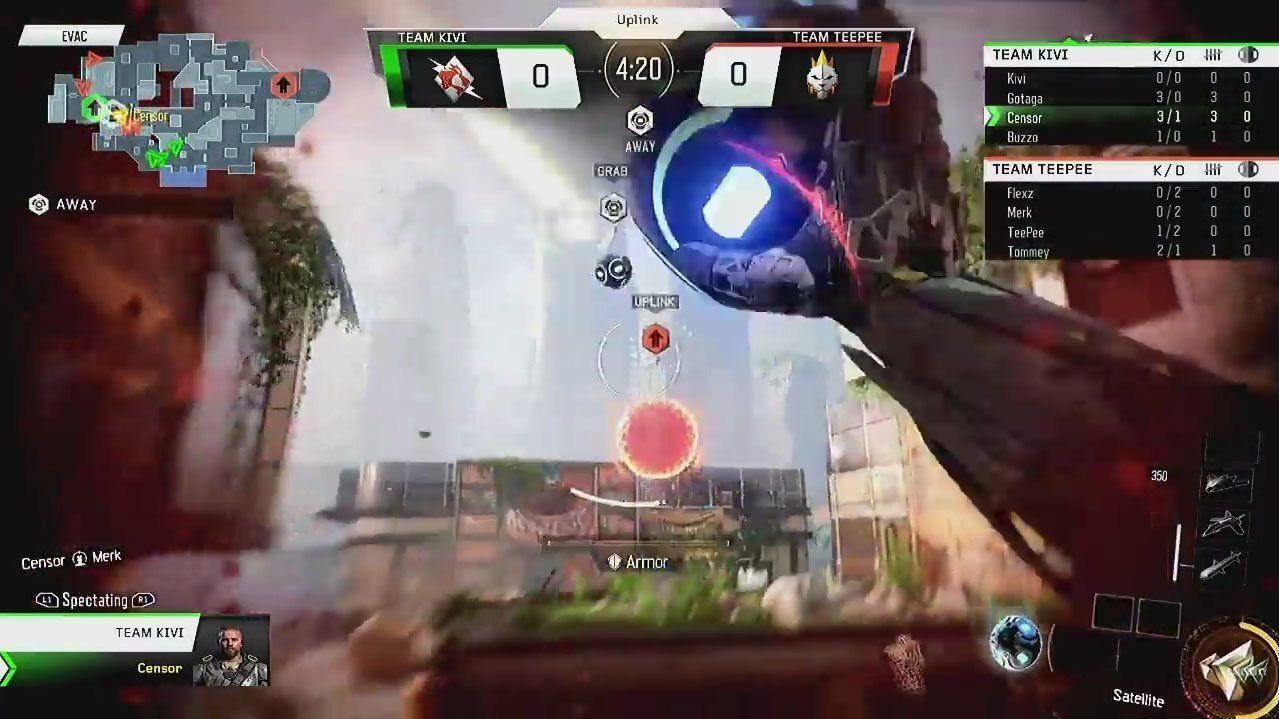Screen dimensions: 1279x719
Task: Select the top scorestreak aircraft icon
Action: click(1225, 482)
